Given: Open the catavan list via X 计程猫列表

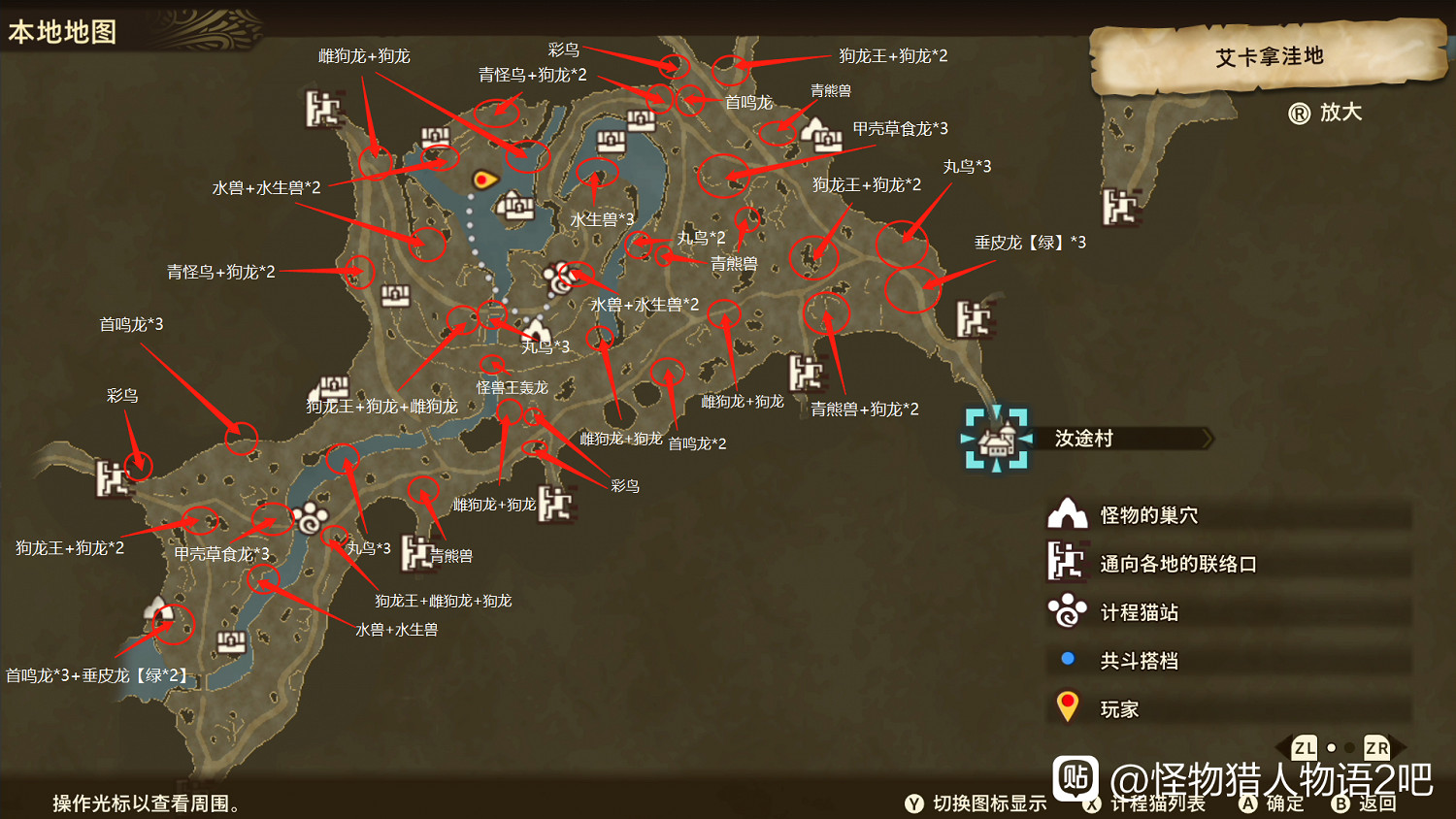Looking at the screenshot, I should click(x=1091, y=804).
